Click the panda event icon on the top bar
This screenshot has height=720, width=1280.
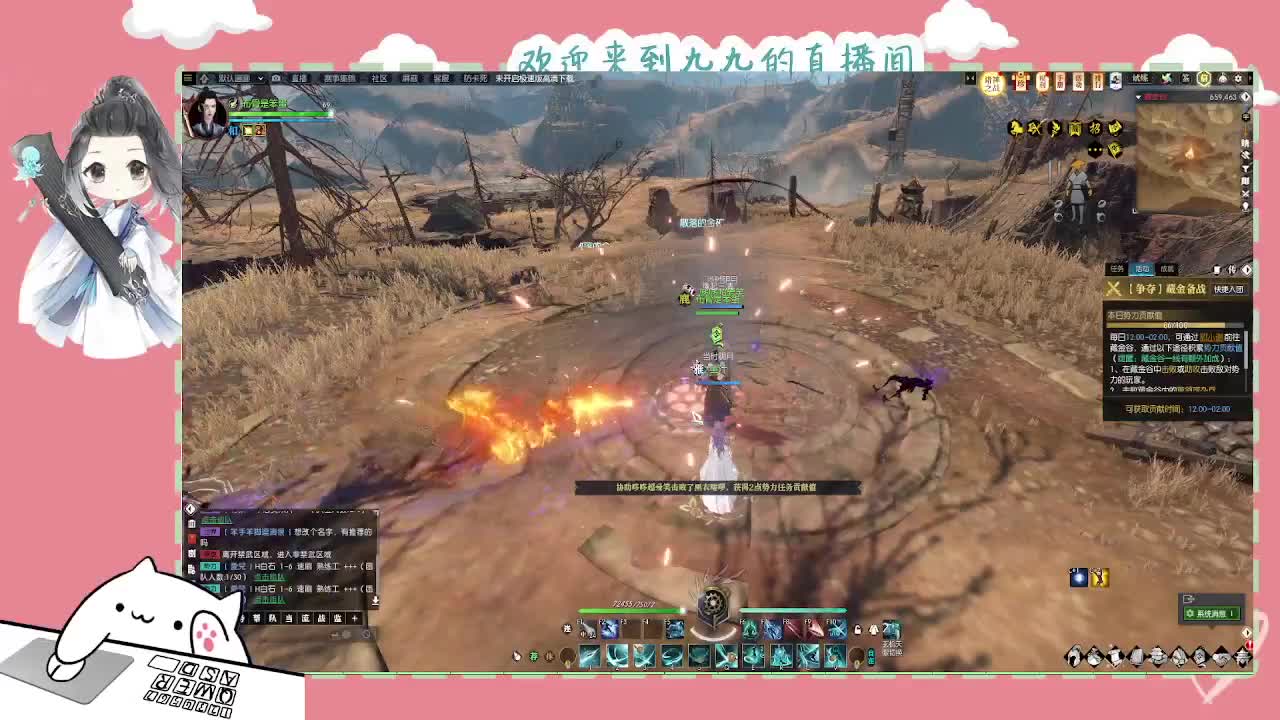point(1115,80)
